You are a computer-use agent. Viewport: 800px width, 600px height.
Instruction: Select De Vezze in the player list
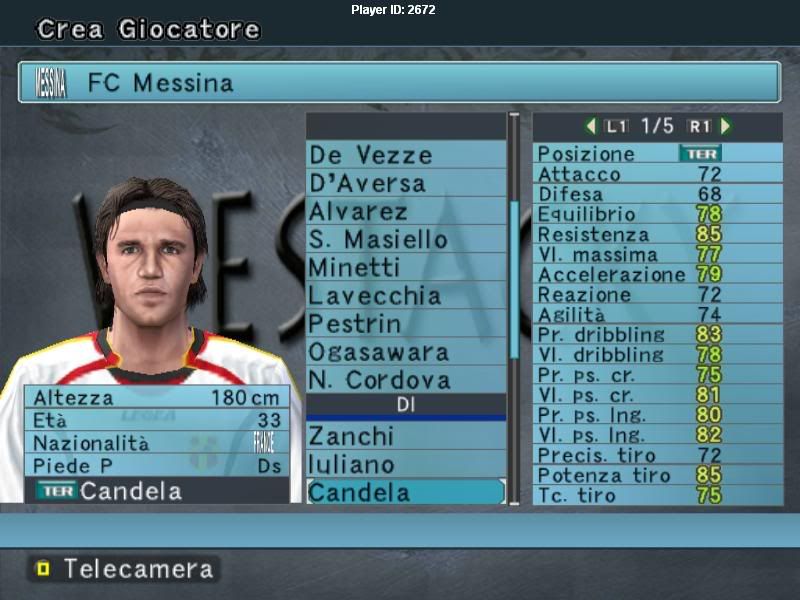(x=405, y=155)
